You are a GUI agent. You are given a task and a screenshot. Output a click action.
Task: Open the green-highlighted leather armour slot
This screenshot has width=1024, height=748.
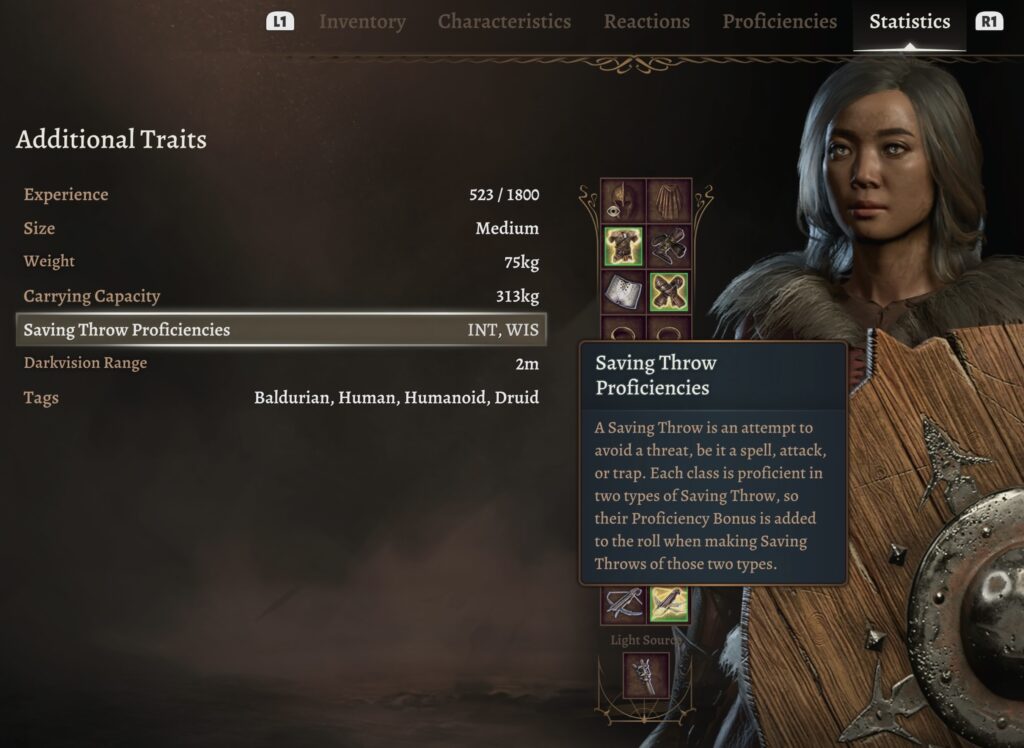622,246
